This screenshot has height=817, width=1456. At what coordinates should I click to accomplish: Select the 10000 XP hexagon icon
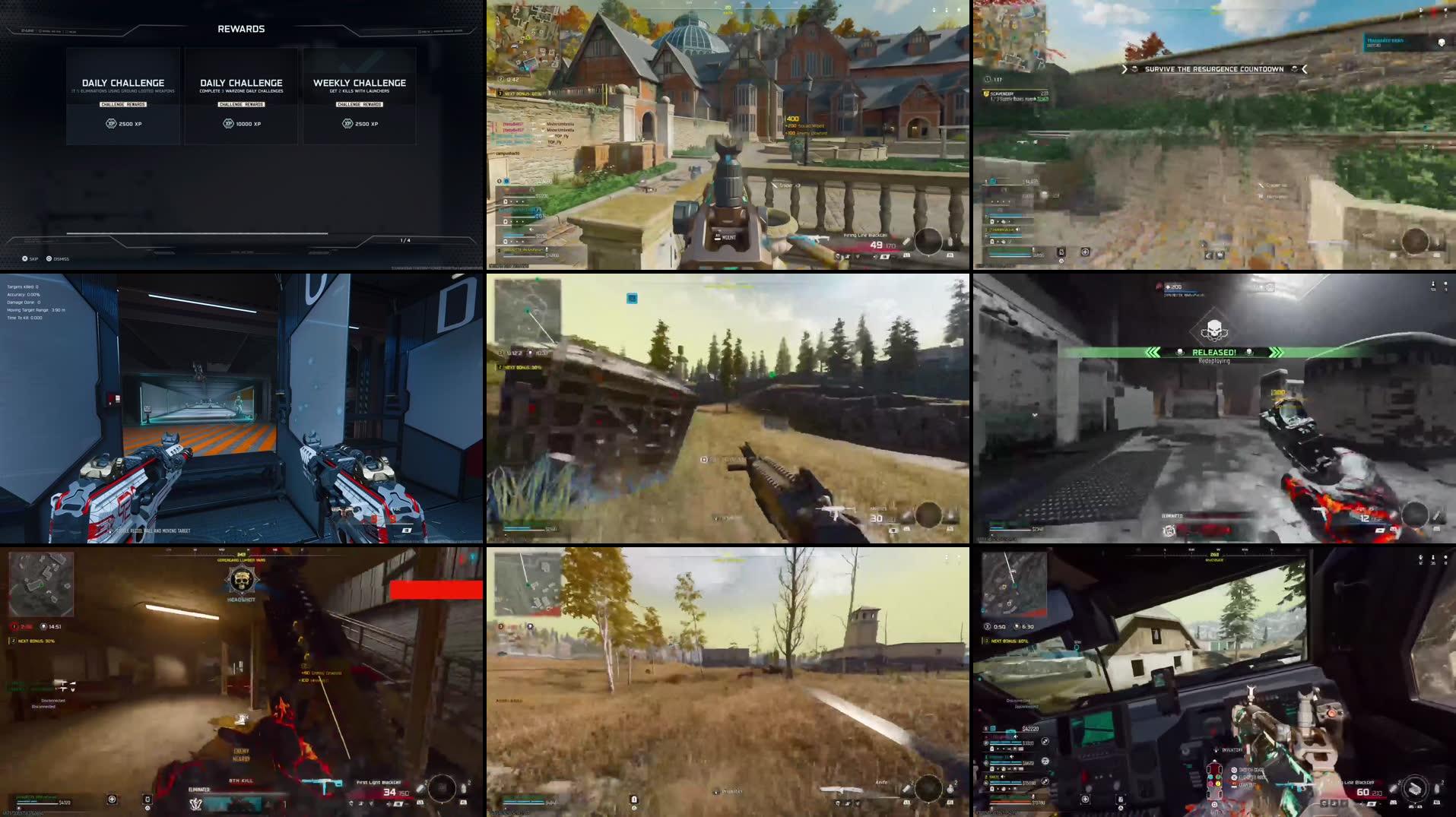tap(229, 123)
